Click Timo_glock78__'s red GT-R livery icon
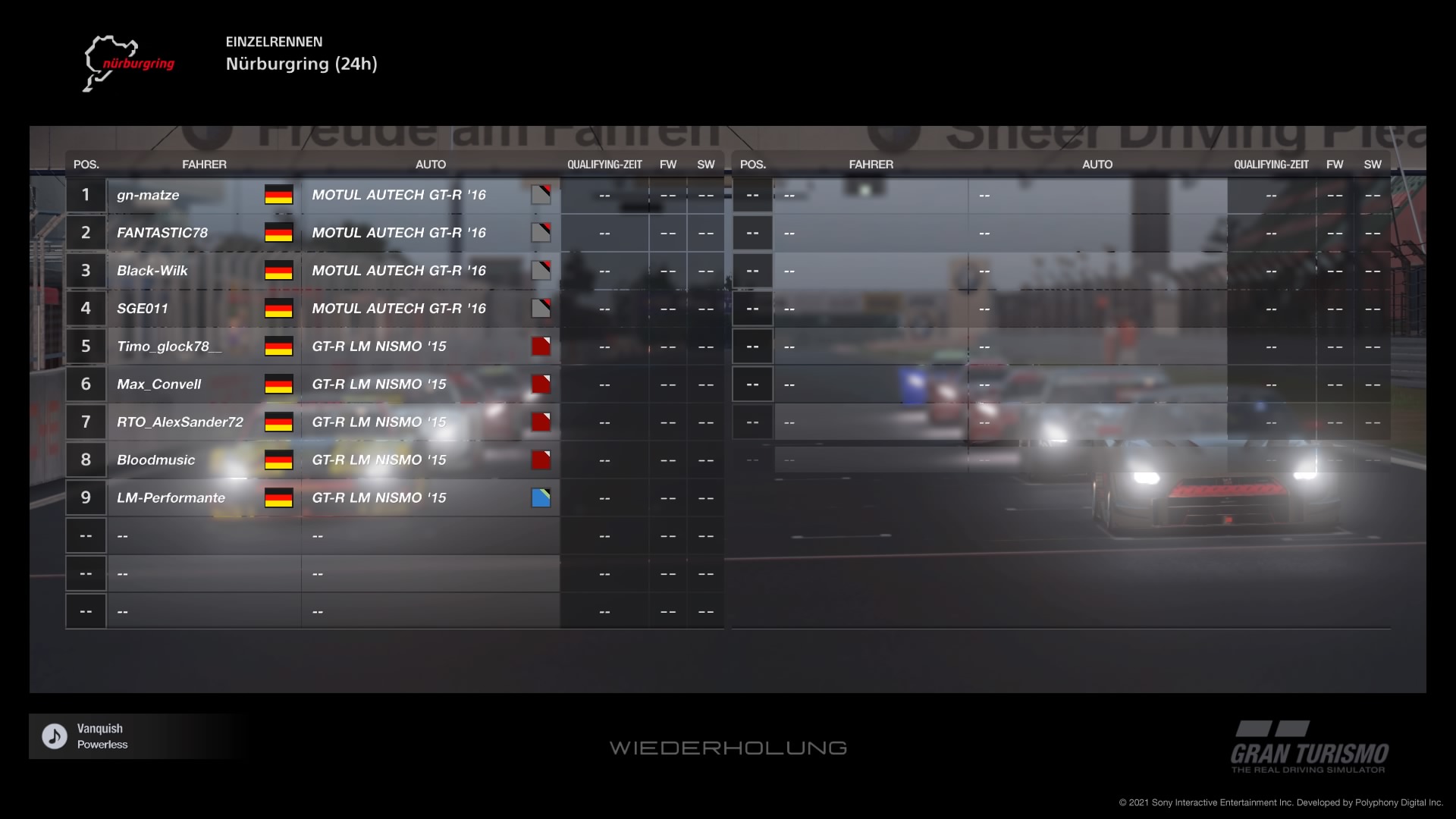 541,346
